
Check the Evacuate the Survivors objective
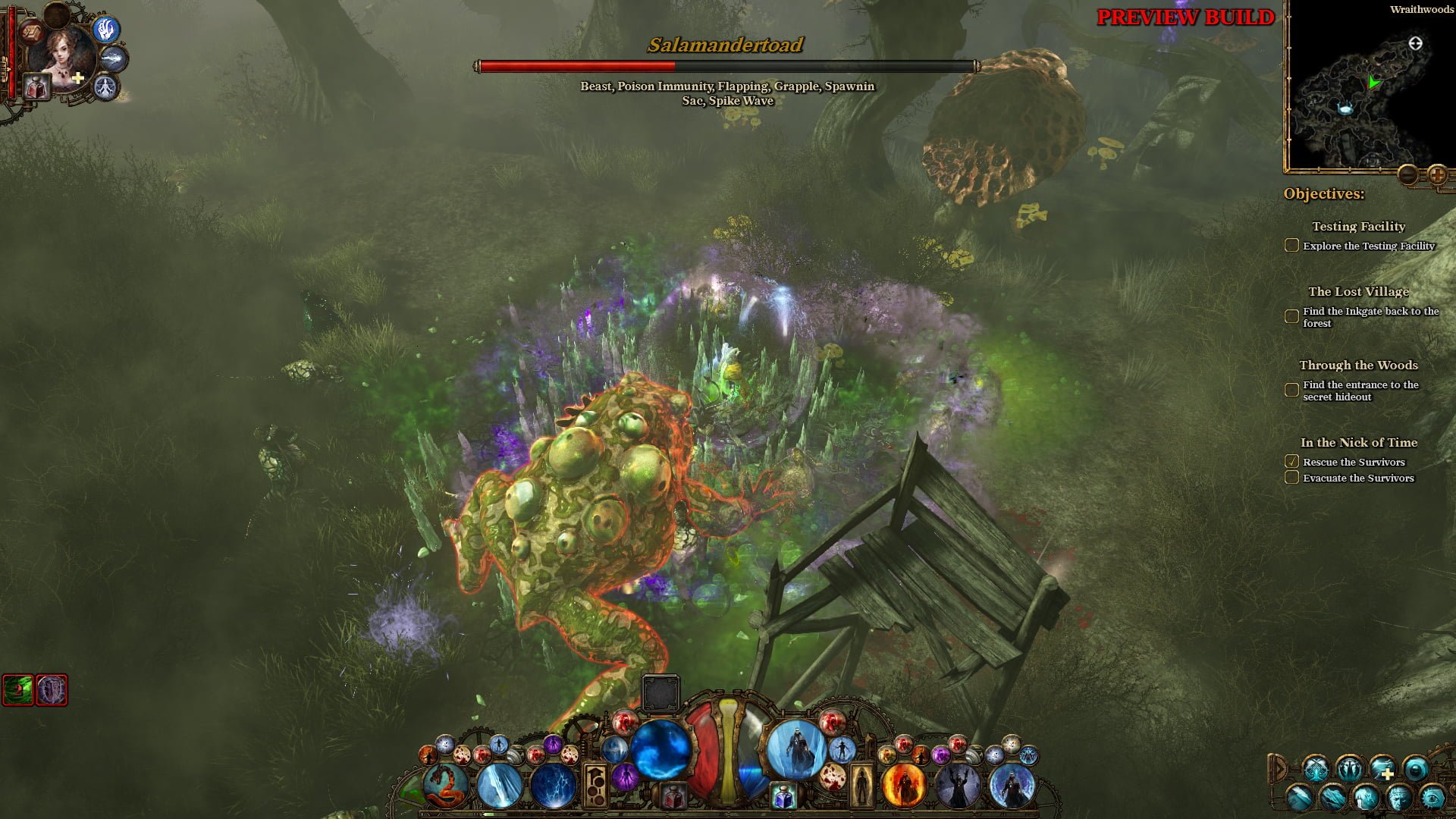pos(1291,478)
